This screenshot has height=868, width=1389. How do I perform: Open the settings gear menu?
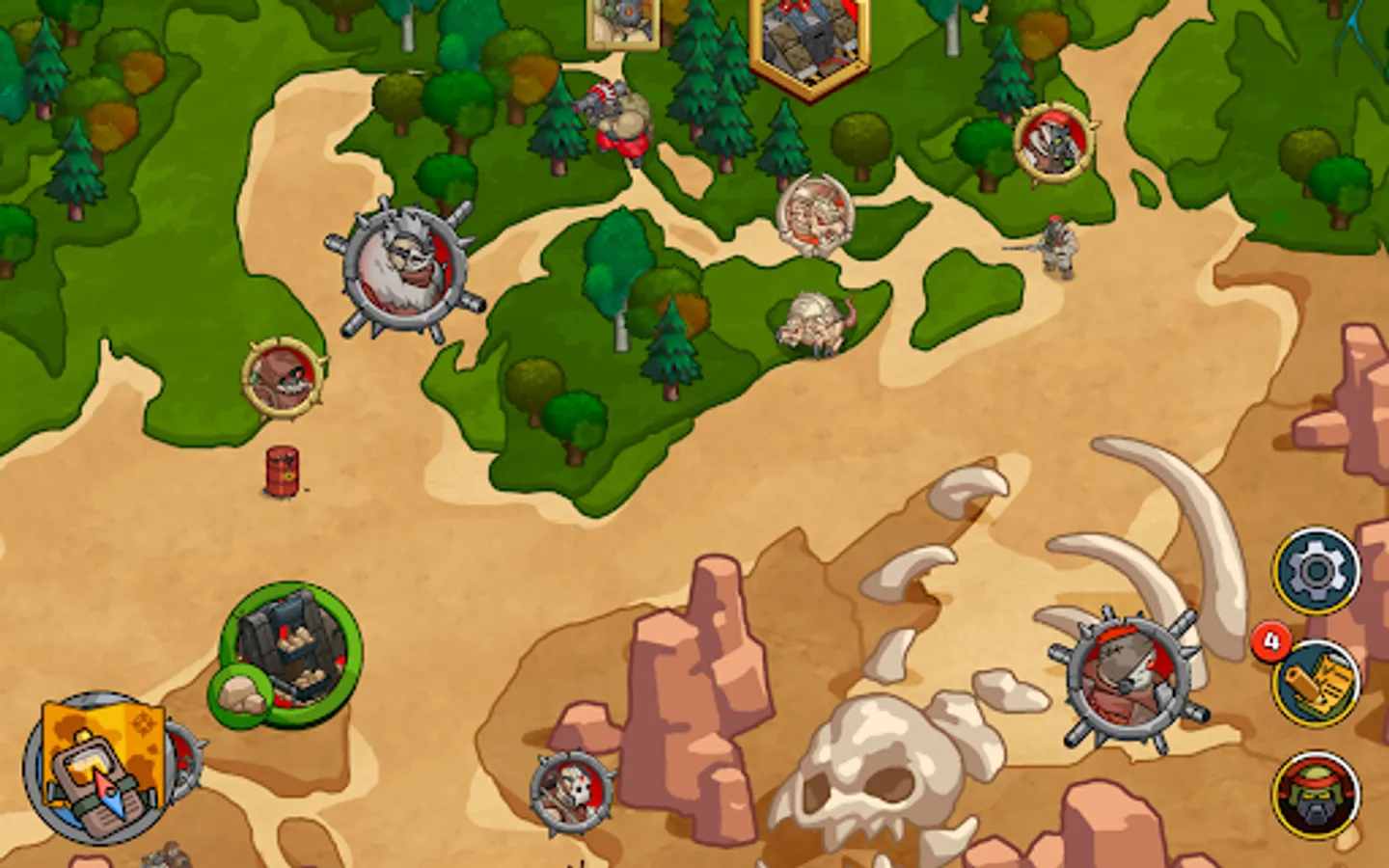point(1318,568)
